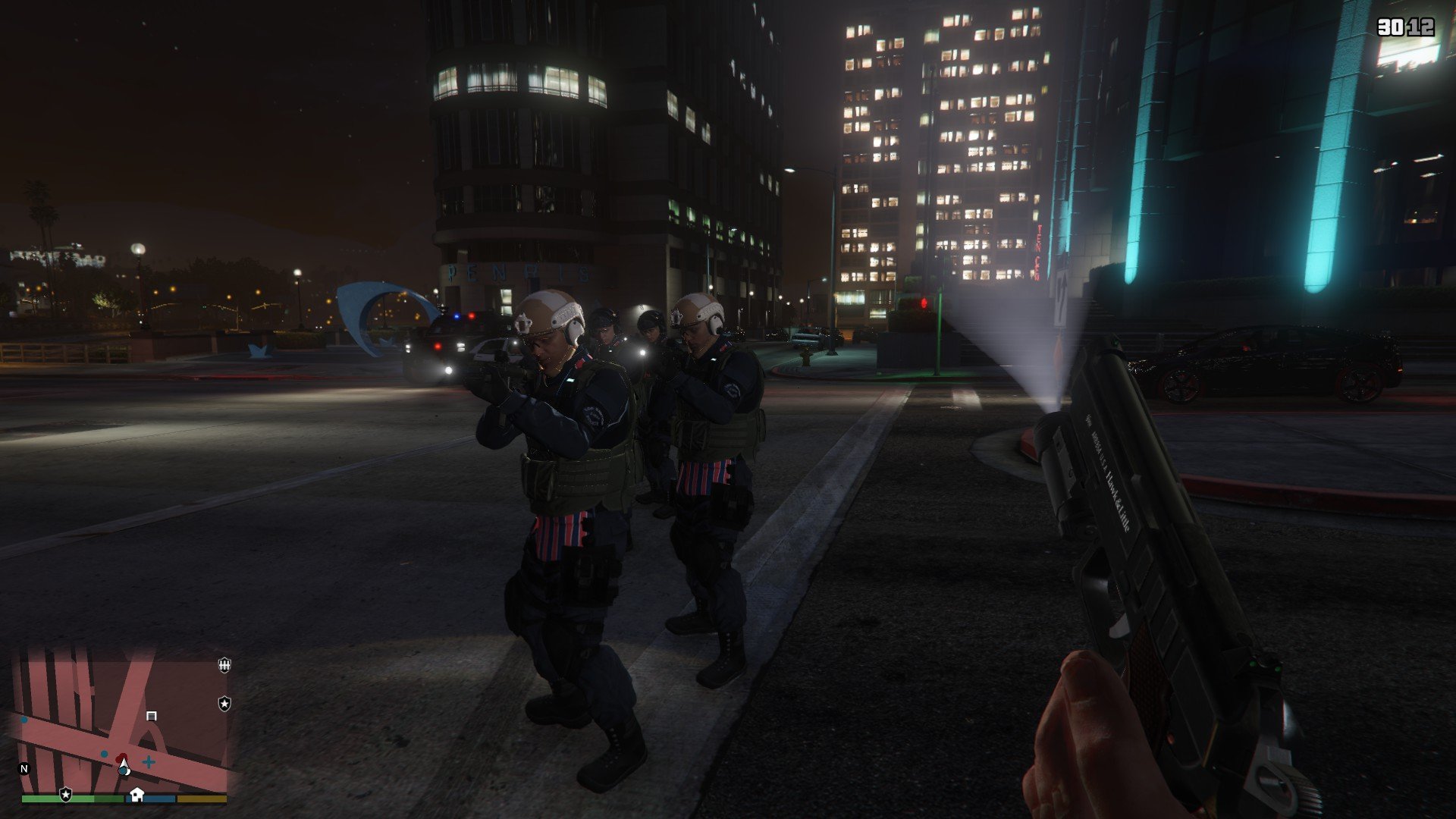The height and width of the screenshot is (819, 1456).
Task: Select the barred gate shield blip
Action: (x=224, y=665)
